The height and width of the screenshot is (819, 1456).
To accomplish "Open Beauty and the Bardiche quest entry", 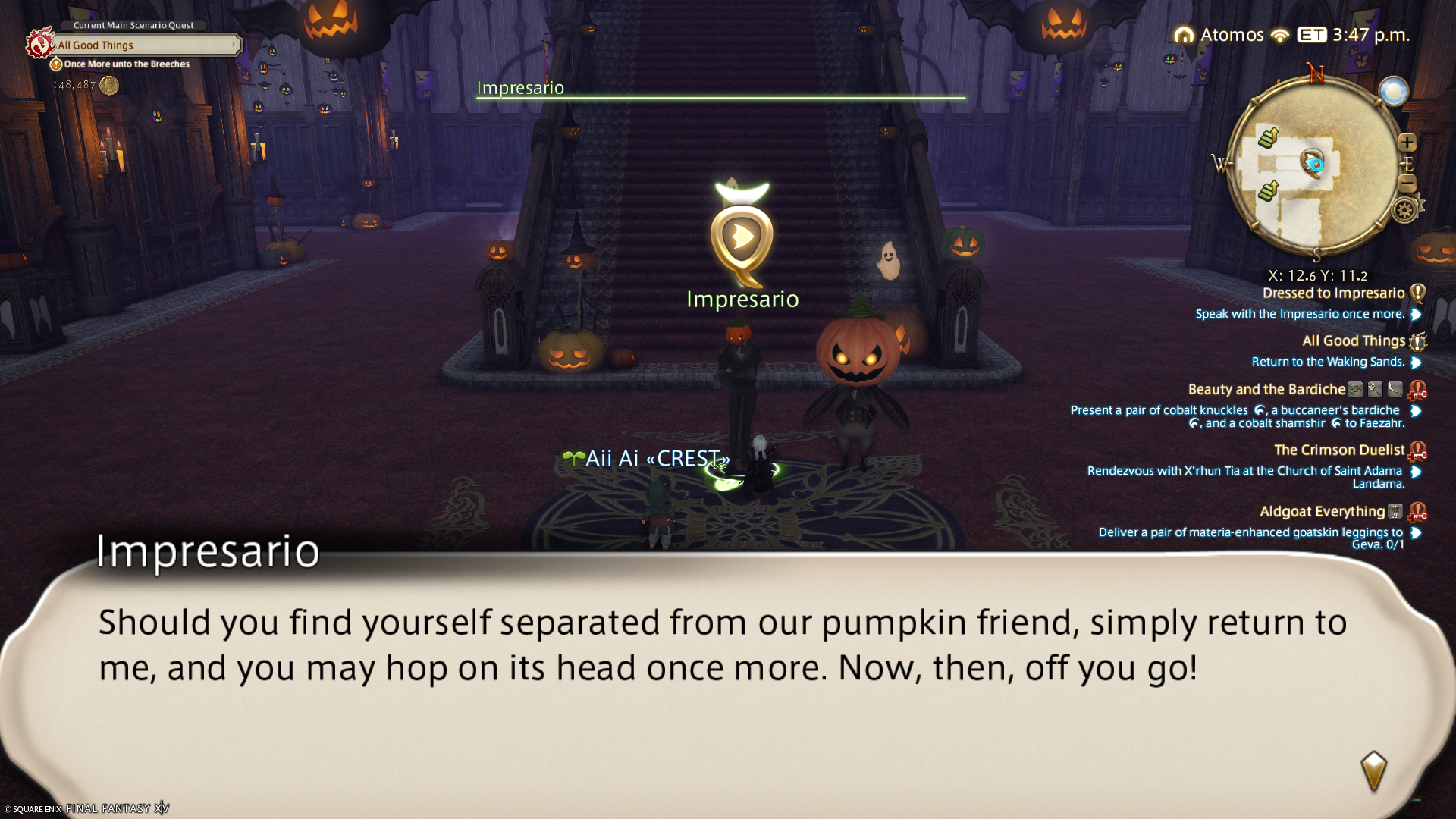I will (1266, 390).
